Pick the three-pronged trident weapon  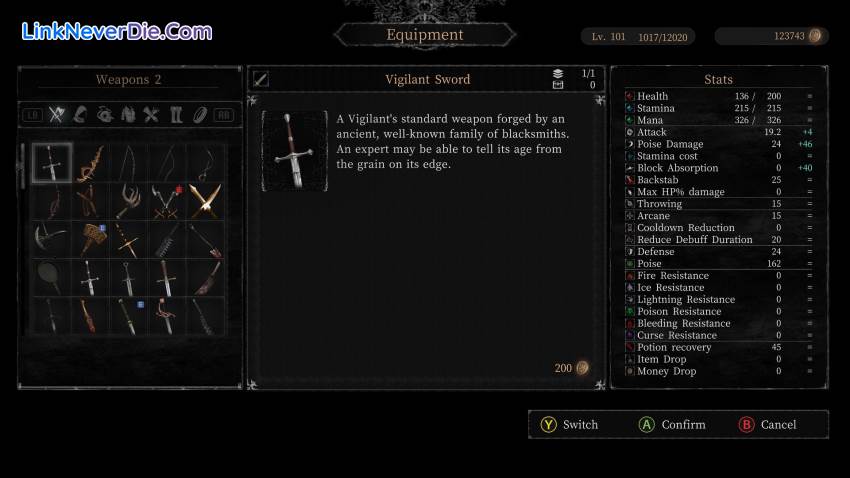click(x=126, y=200)
